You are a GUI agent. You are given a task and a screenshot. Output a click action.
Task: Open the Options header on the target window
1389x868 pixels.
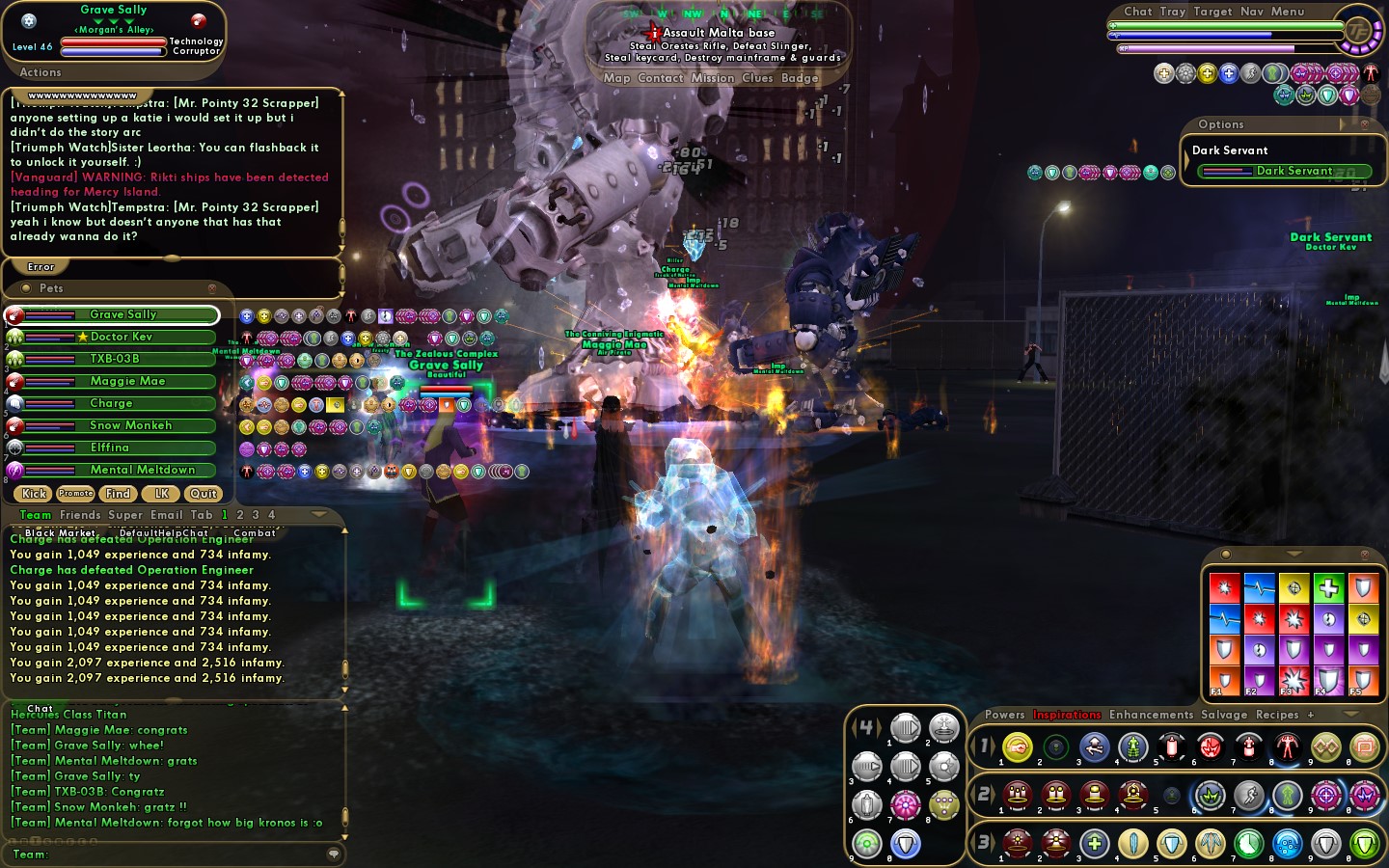pyautogui.click(x=1221, y=124)
